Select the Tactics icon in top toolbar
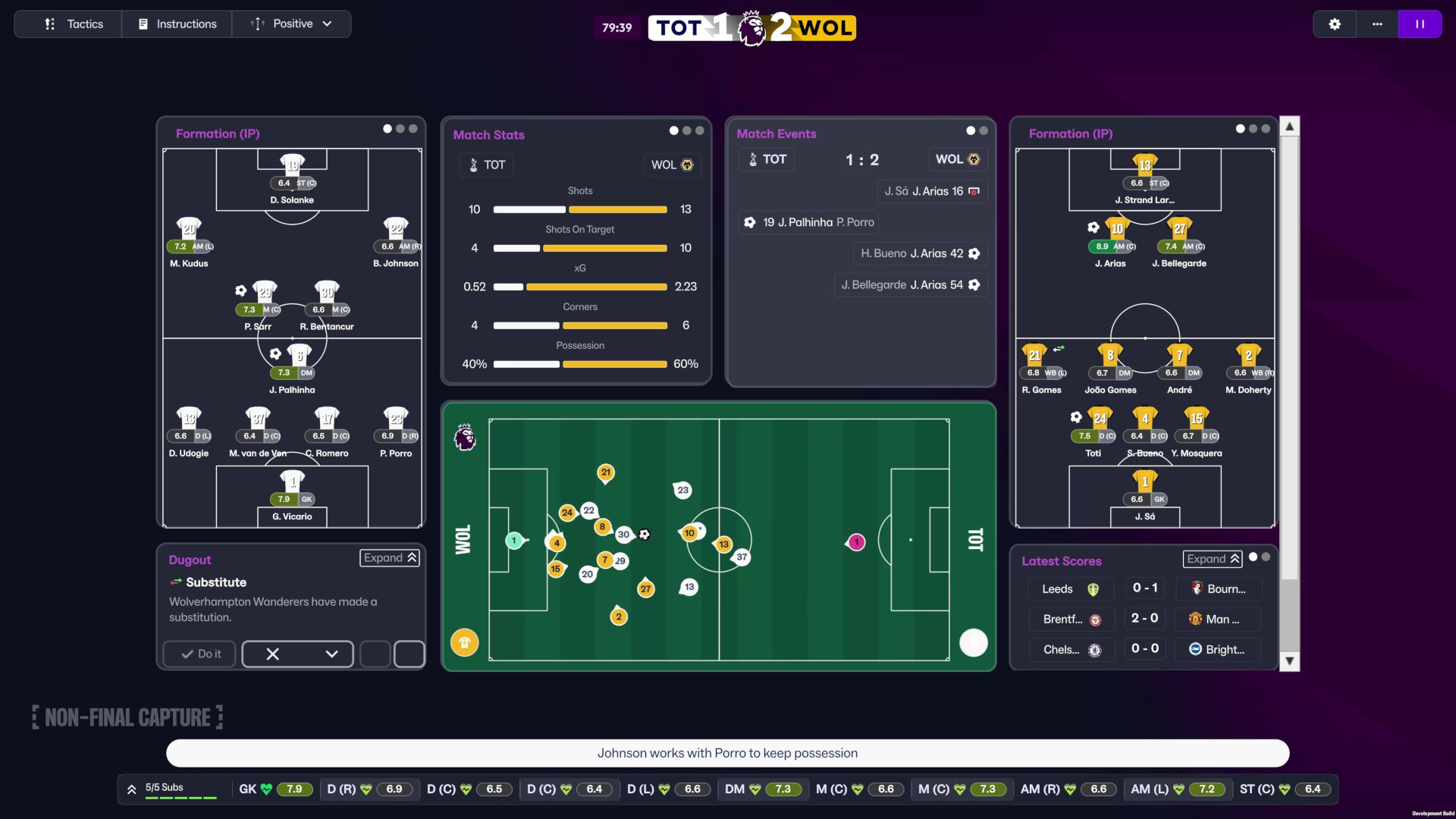The image size is (1456, 819). (x=49, y=24)
